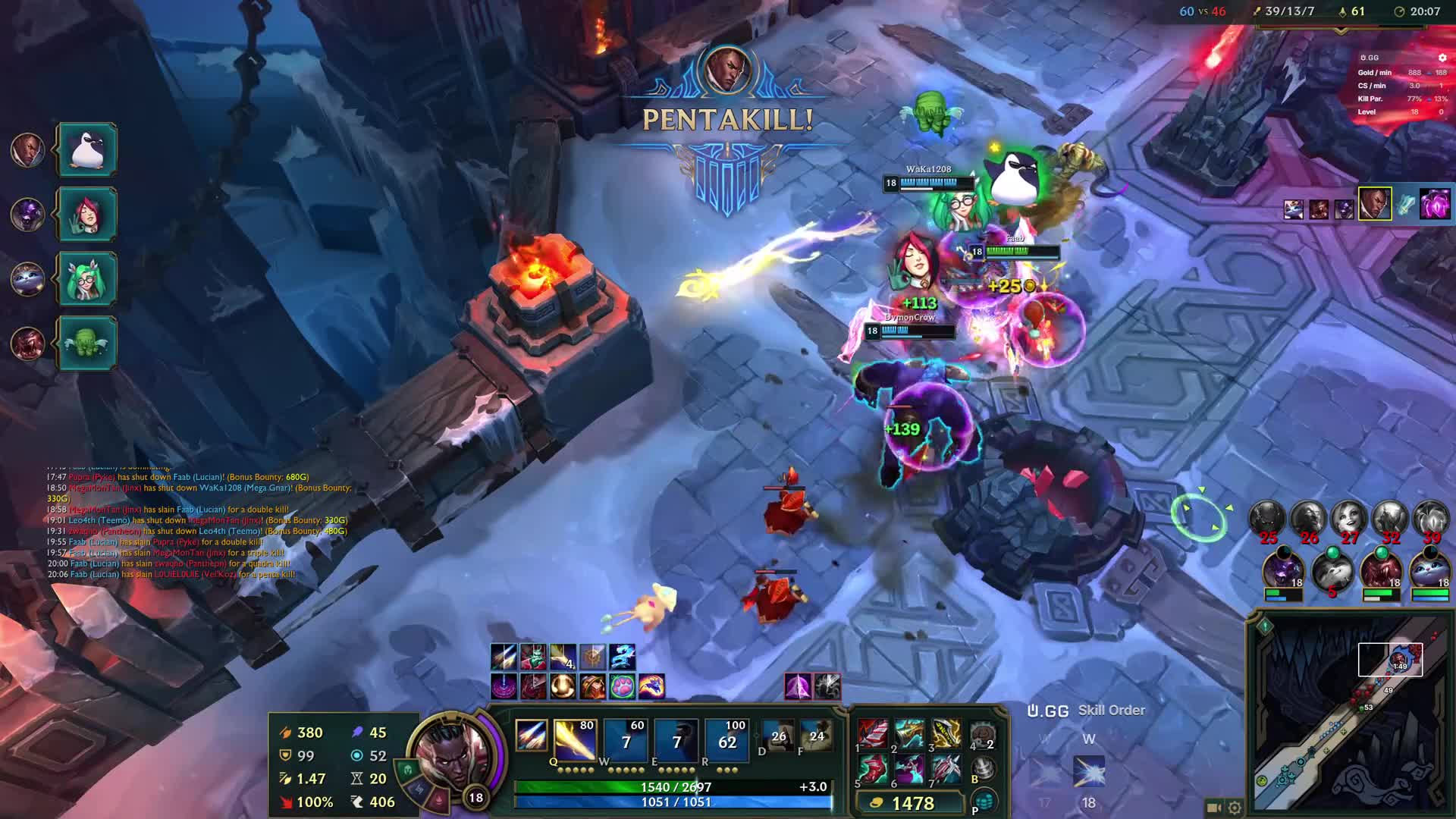The height and width of the screenshot is (819, 1456).
Task: Click the pink paw print buff icon
Action: [x=622, y=686]
